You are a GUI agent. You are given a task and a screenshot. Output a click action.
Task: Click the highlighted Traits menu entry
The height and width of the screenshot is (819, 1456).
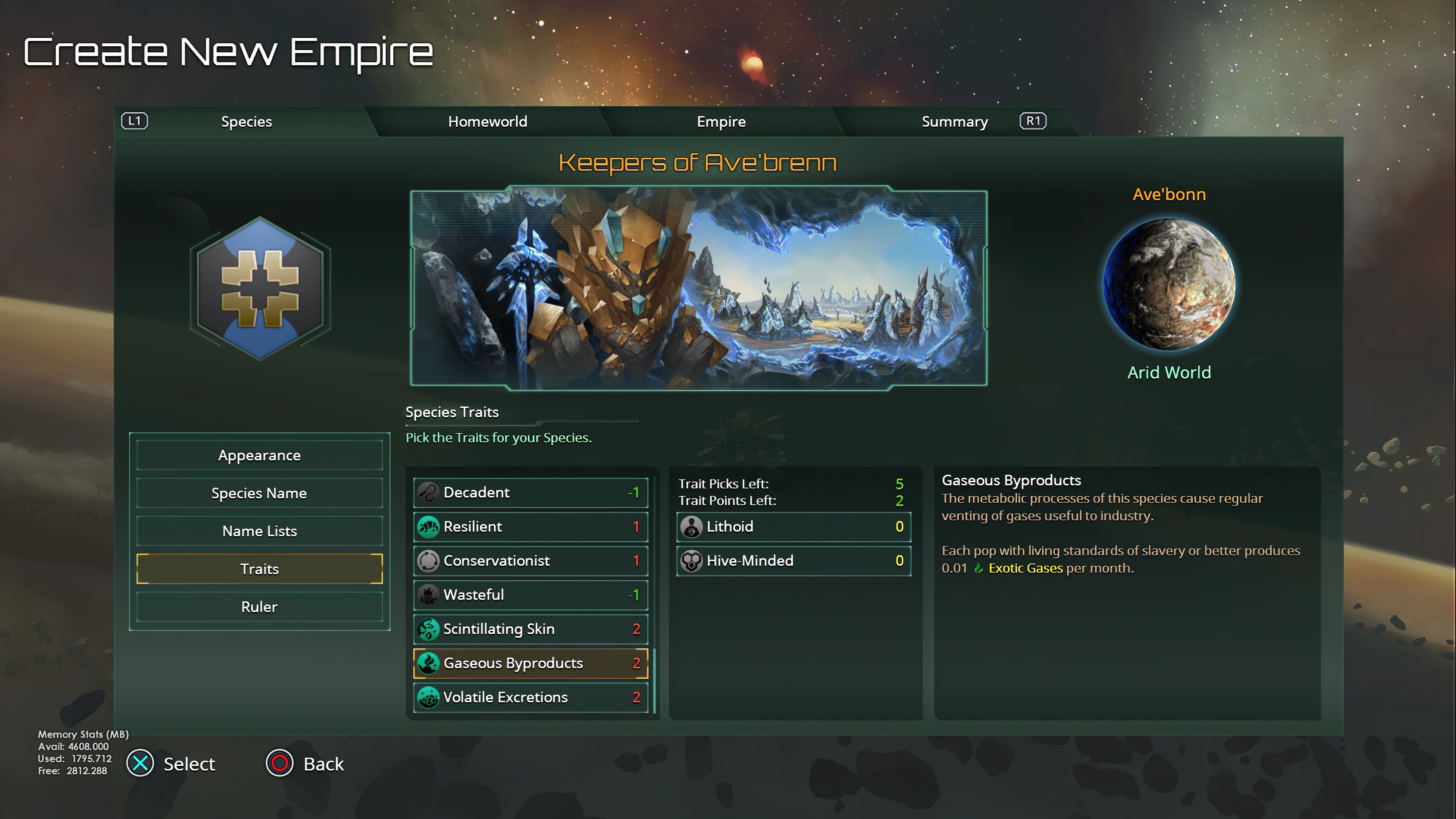coord(259,569)
